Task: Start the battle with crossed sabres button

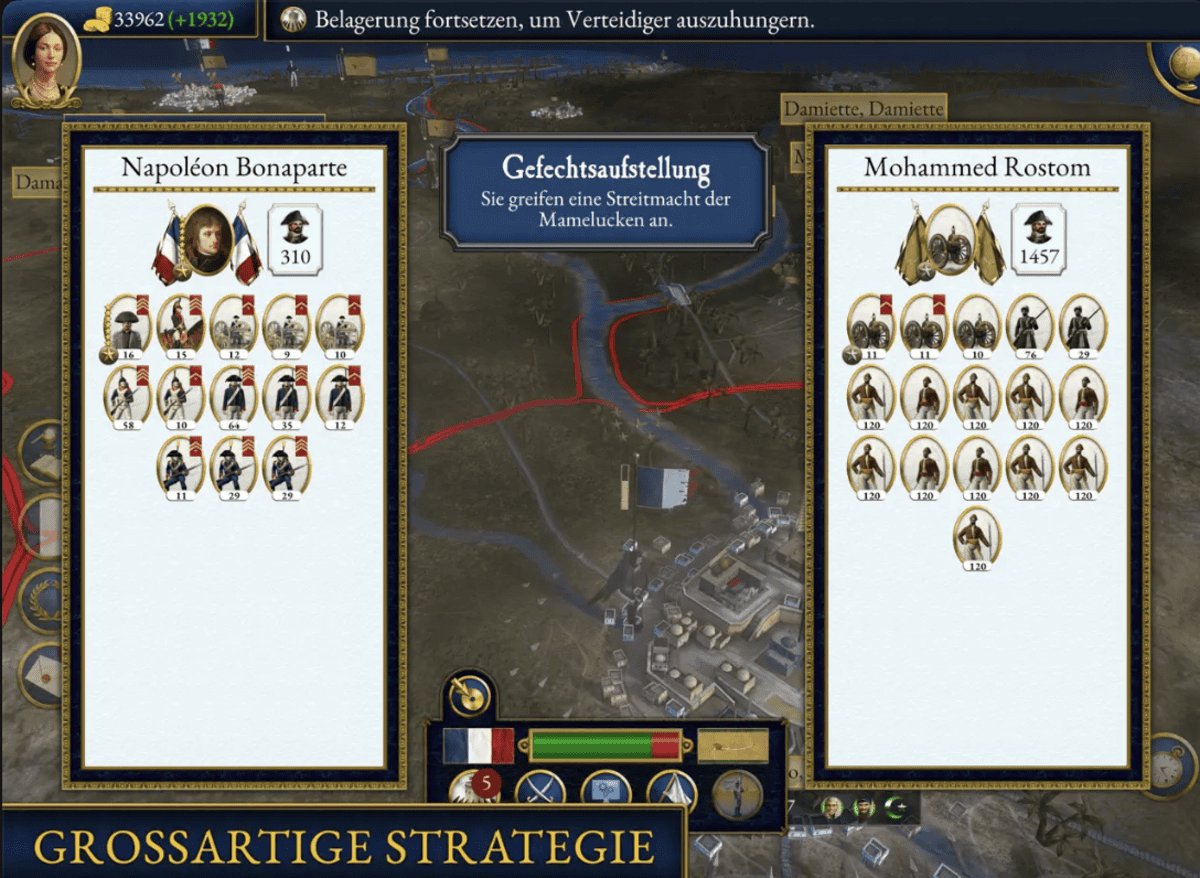Action: [540, 791]
